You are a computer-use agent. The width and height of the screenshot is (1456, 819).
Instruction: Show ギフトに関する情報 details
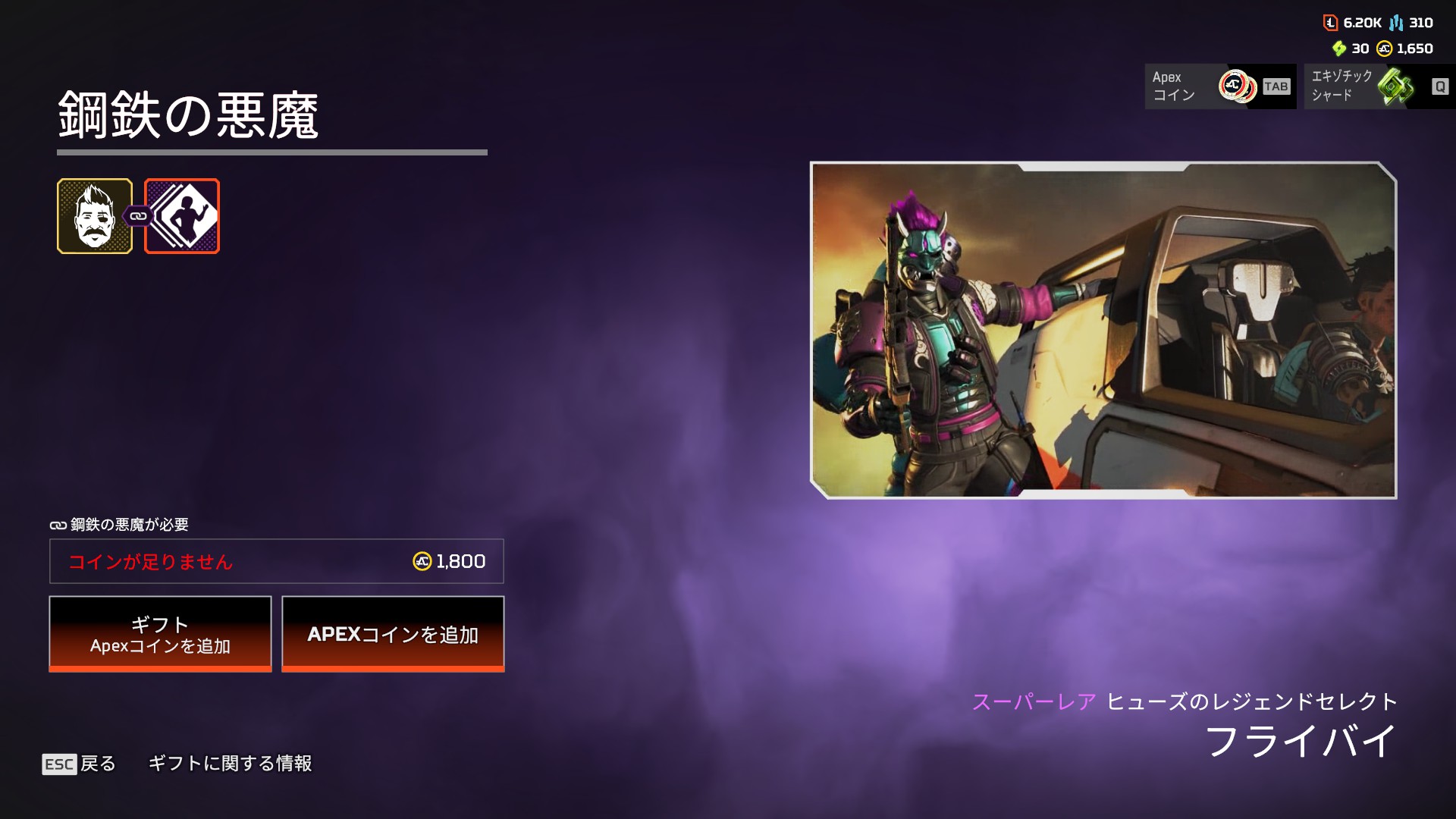pos(230,764)
